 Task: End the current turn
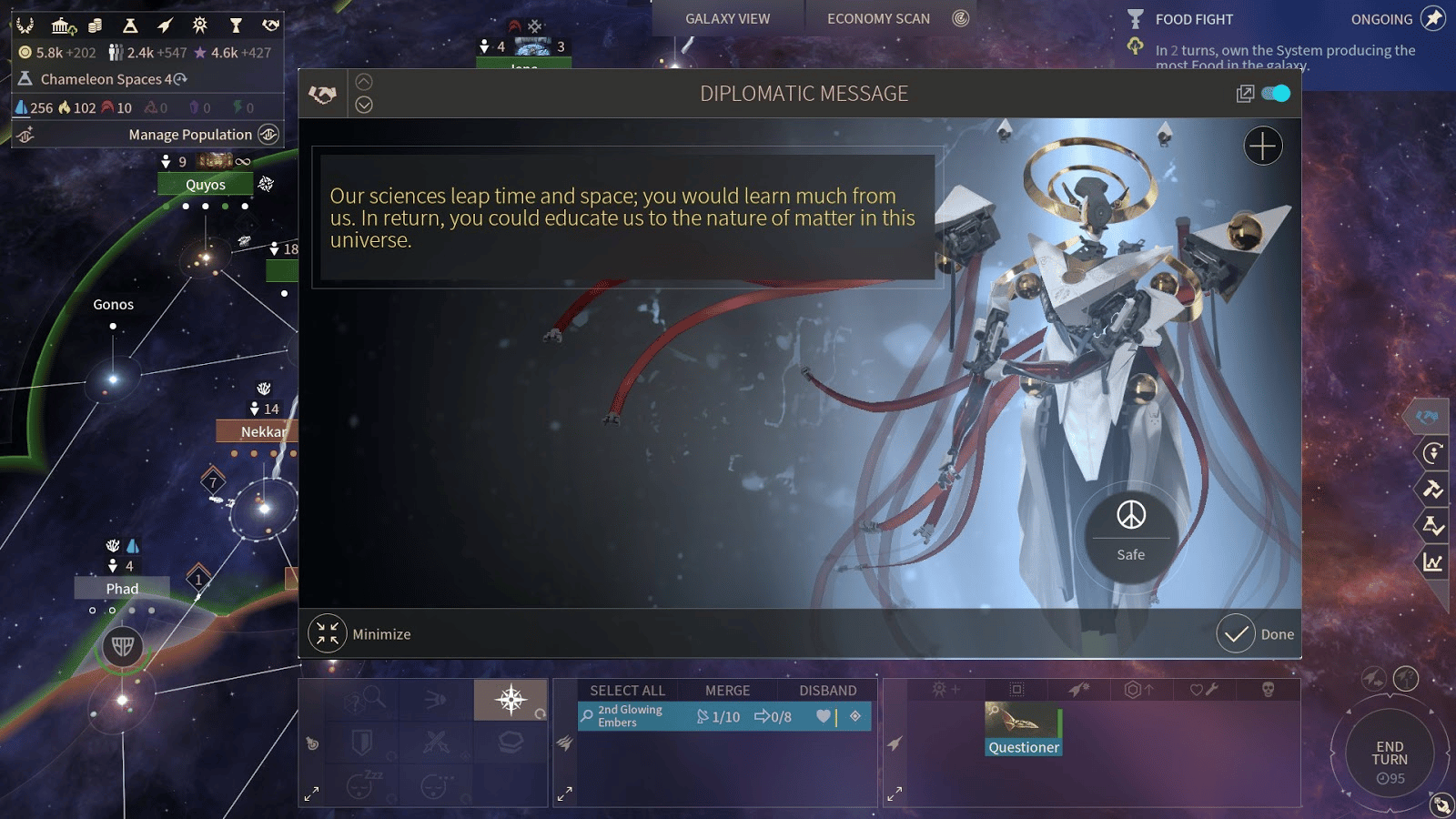1389,754
